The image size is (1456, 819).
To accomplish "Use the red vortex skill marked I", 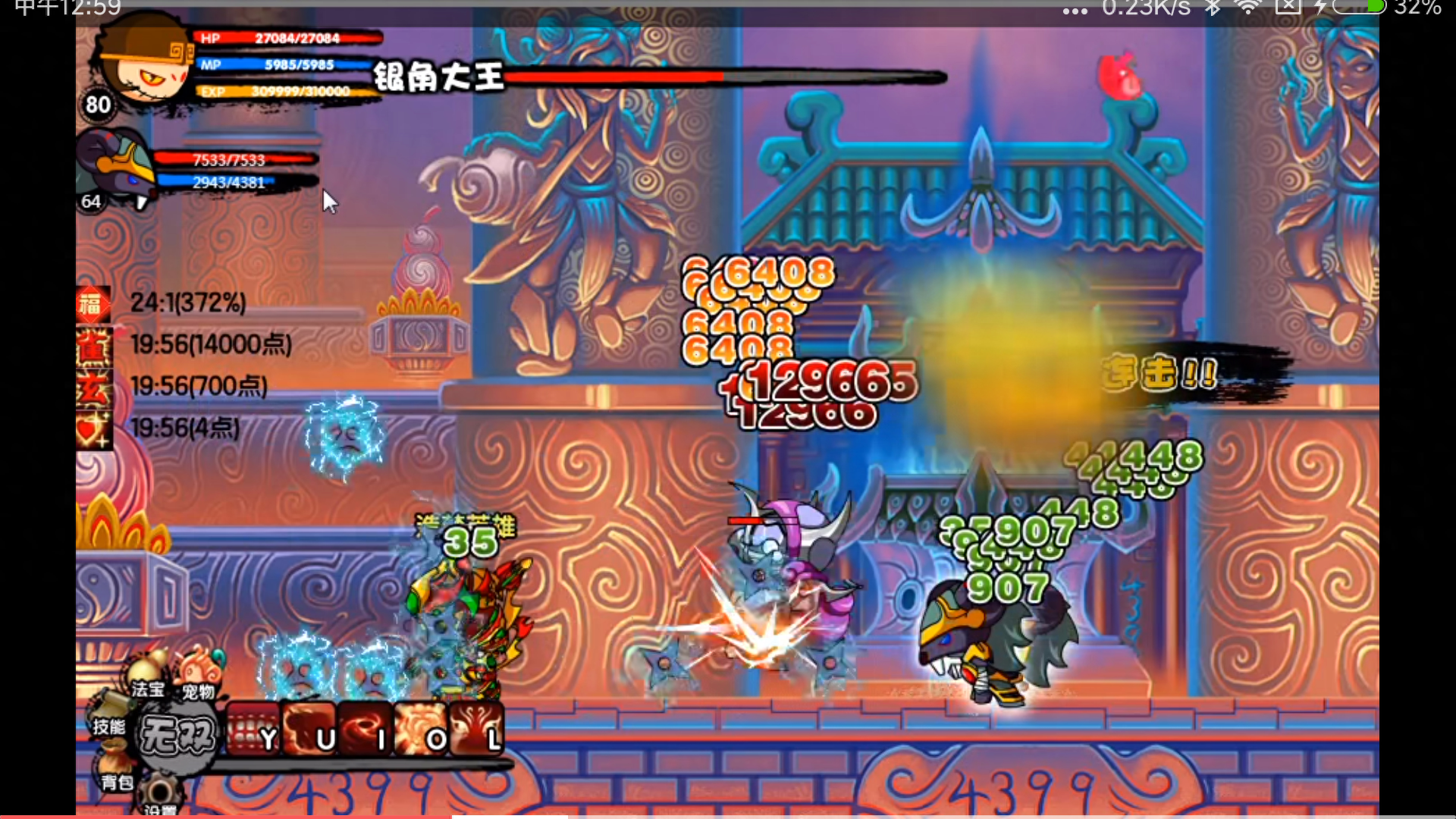I will click(366, 730).
